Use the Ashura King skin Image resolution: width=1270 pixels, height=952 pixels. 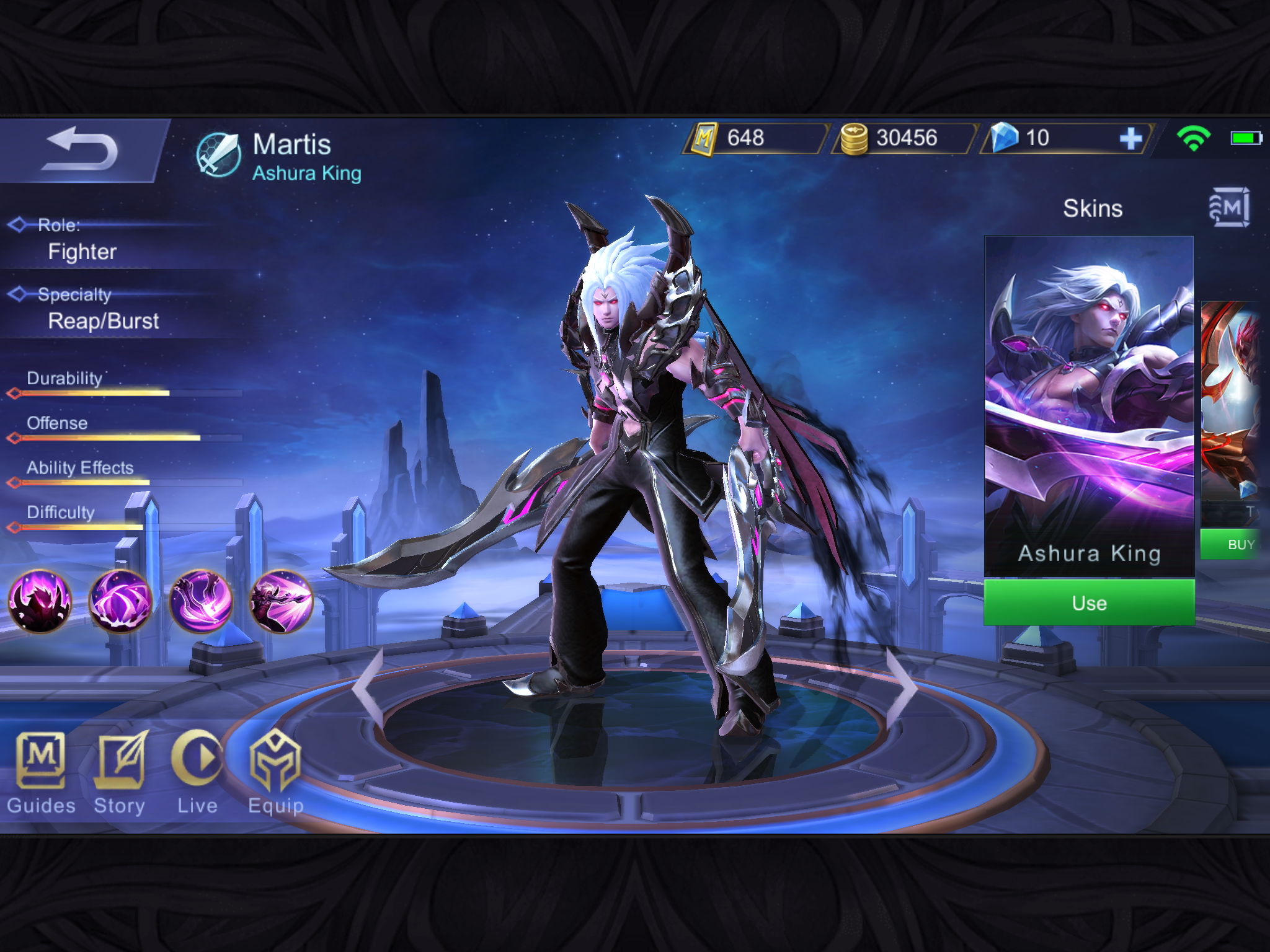coord(1089,602)
